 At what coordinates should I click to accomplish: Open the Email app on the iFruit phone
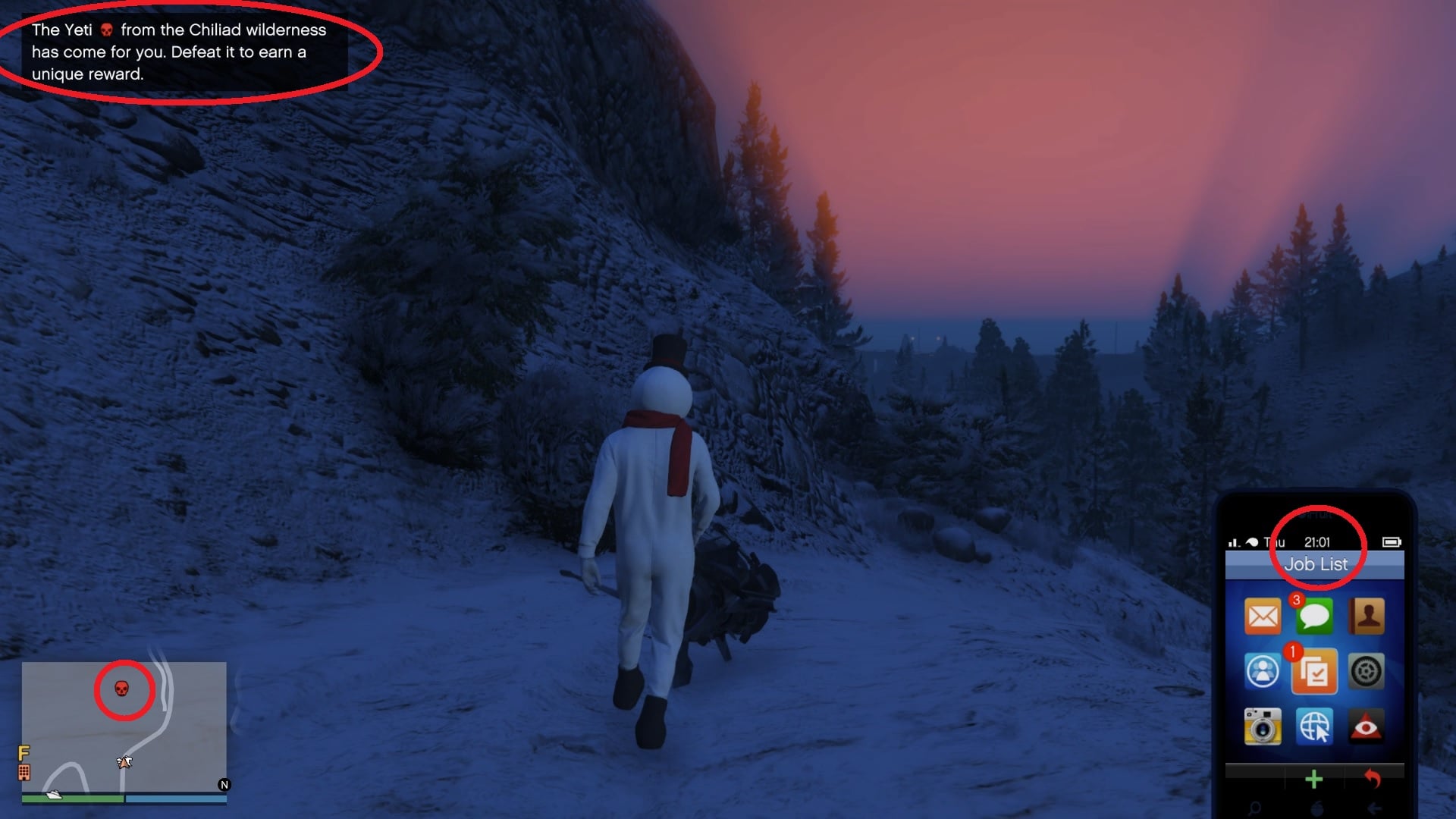pyautogui.click(x=1263, y=616)
